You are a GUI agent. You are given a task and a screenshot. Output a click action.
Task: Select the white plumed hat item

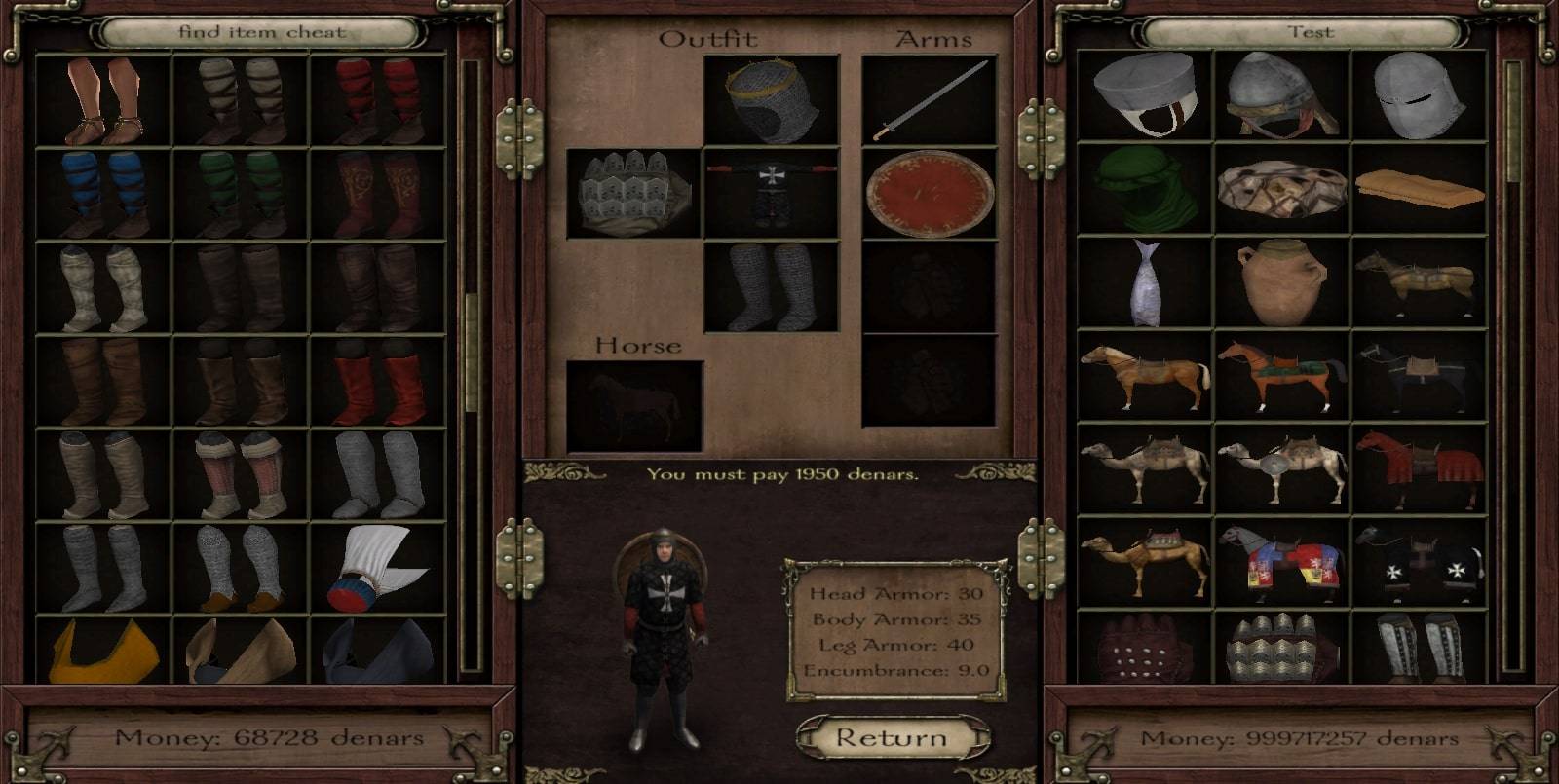(x=378, y=568)
